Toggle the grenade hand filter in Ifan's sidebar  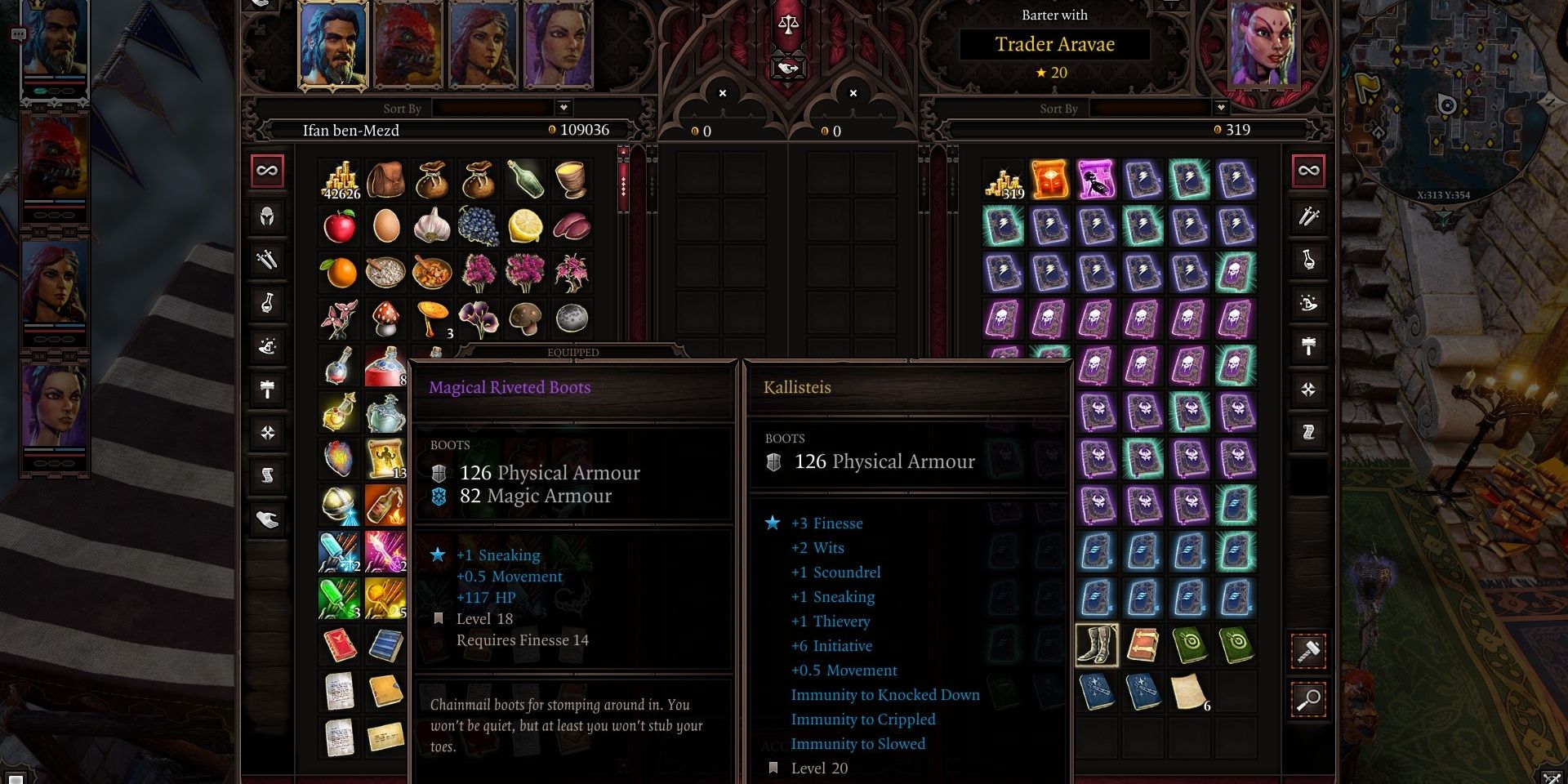point(267,519)
